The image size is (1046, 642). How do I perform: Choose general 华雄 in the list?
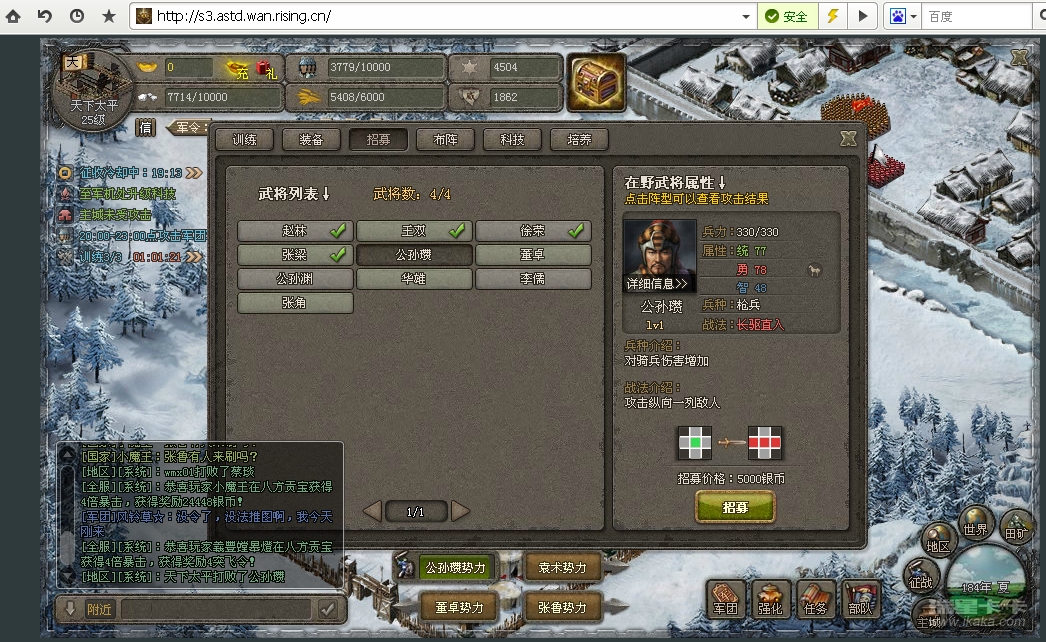pyautogui.click(x=414, y=279)
